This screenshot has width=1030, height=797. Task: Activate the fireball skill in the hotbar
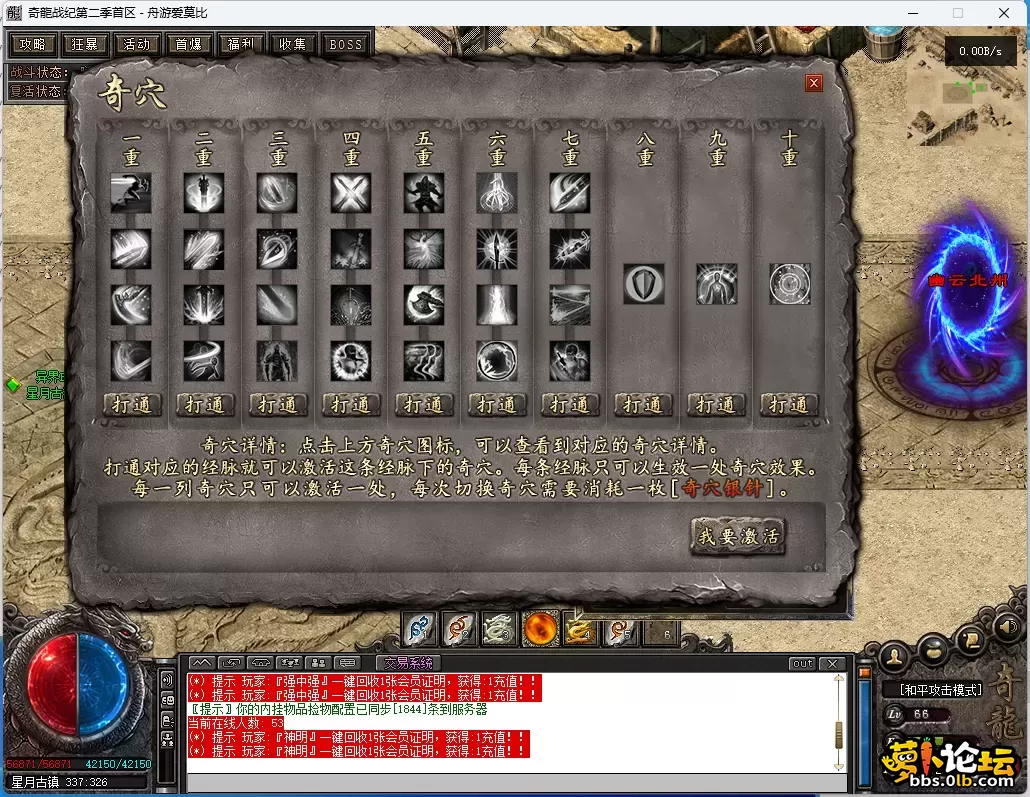(540, 629)
